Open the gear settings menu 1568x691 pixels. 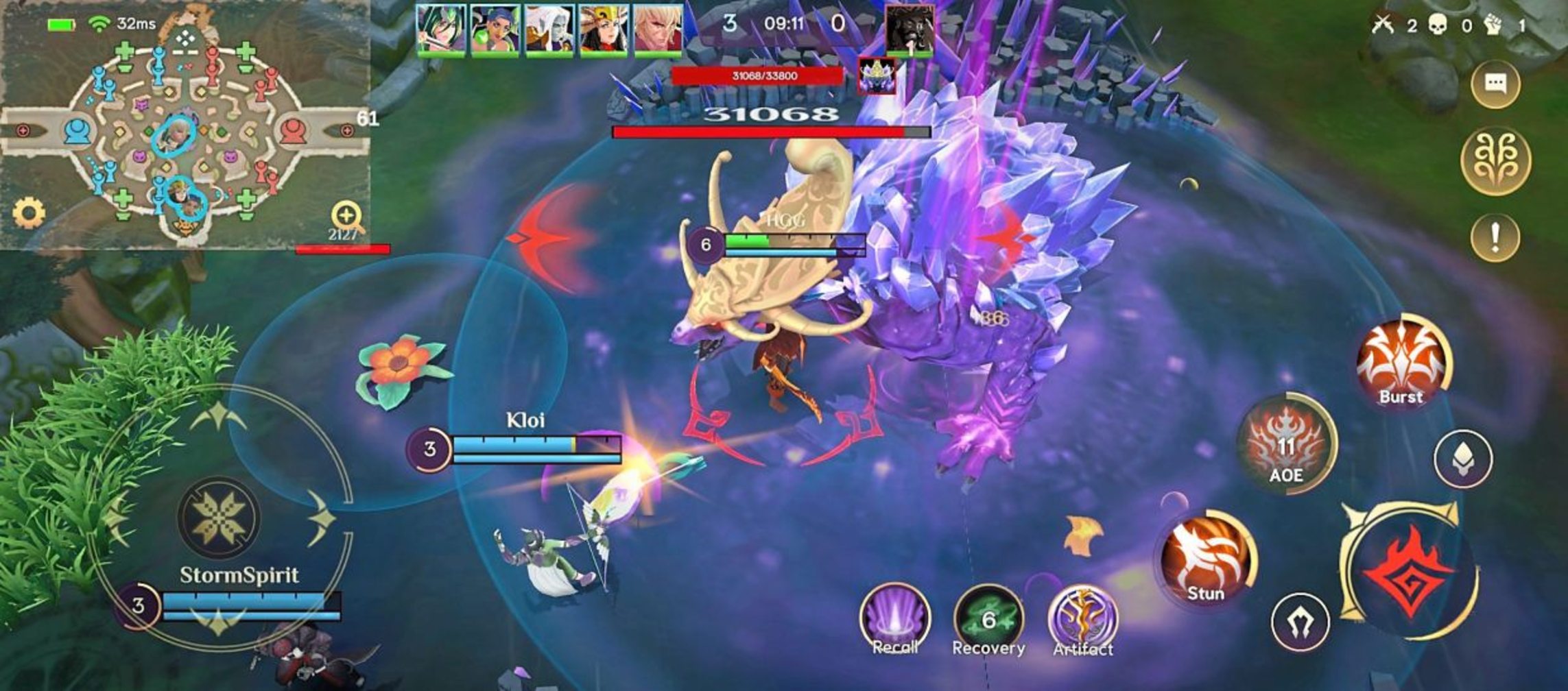[29, 213]
